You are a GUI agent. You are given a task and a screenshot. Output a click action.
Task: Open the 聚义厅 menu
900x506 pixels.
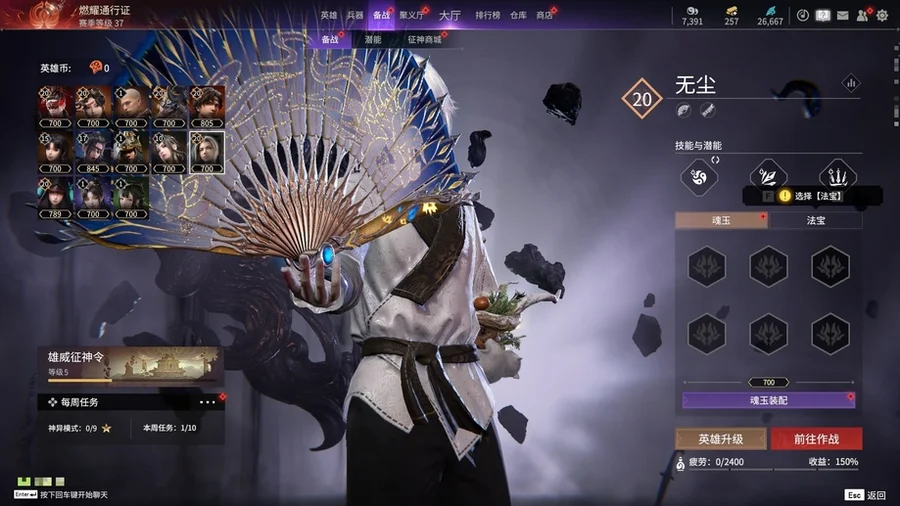click(411, 15)
